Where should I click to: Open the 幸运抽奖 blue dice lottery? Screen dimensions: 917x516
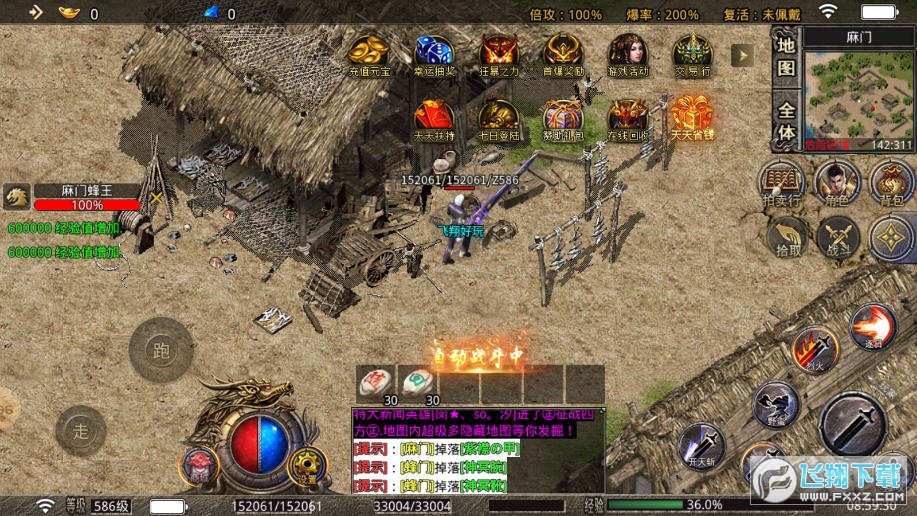pos(434,55)
